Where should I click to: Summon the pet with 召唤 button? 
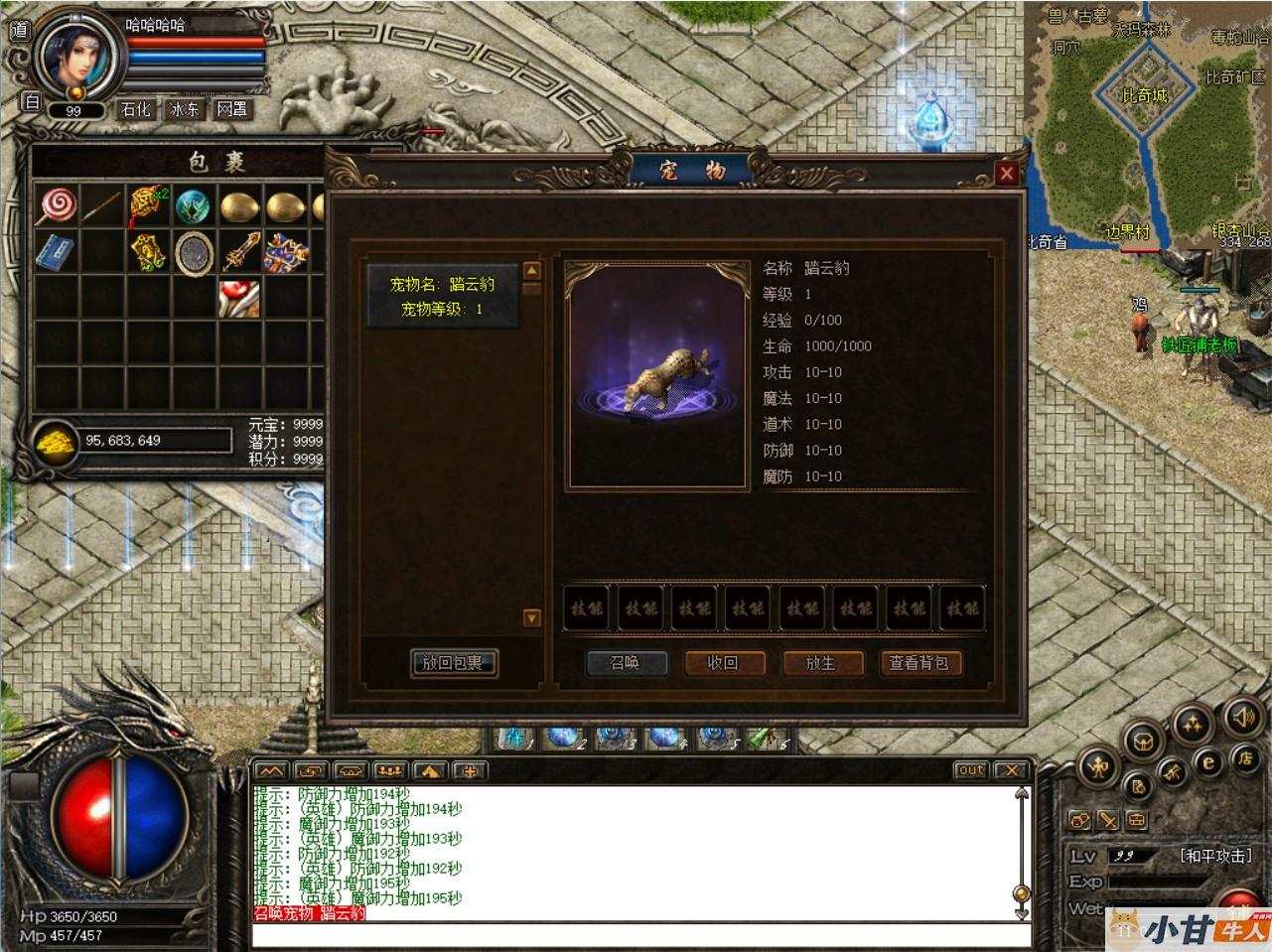[625, 663]
